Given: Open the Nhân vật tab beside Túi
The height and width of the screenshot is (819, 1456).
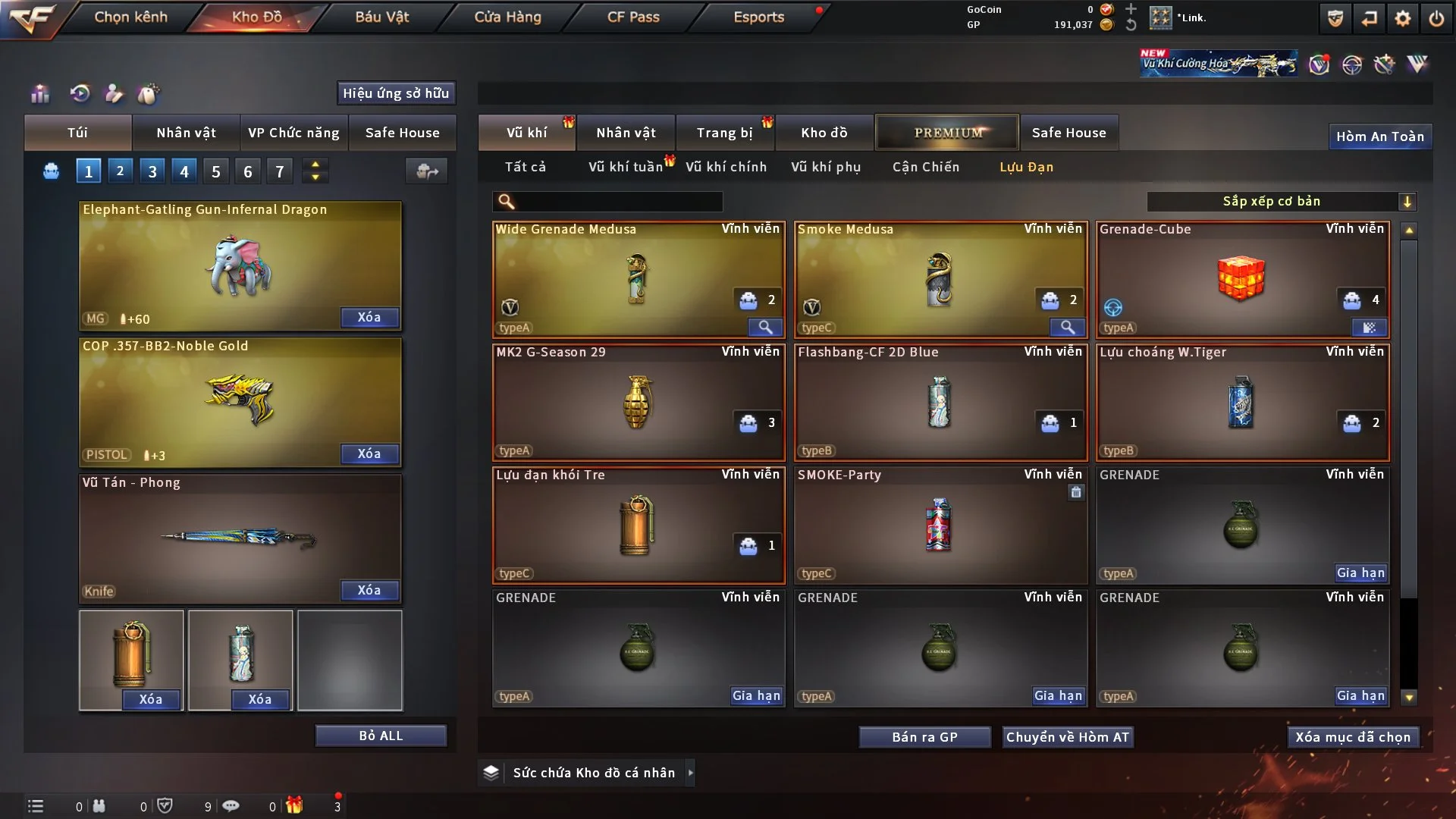Looking at the screenshot, I should pyautogui.click(x=186, y=133).
